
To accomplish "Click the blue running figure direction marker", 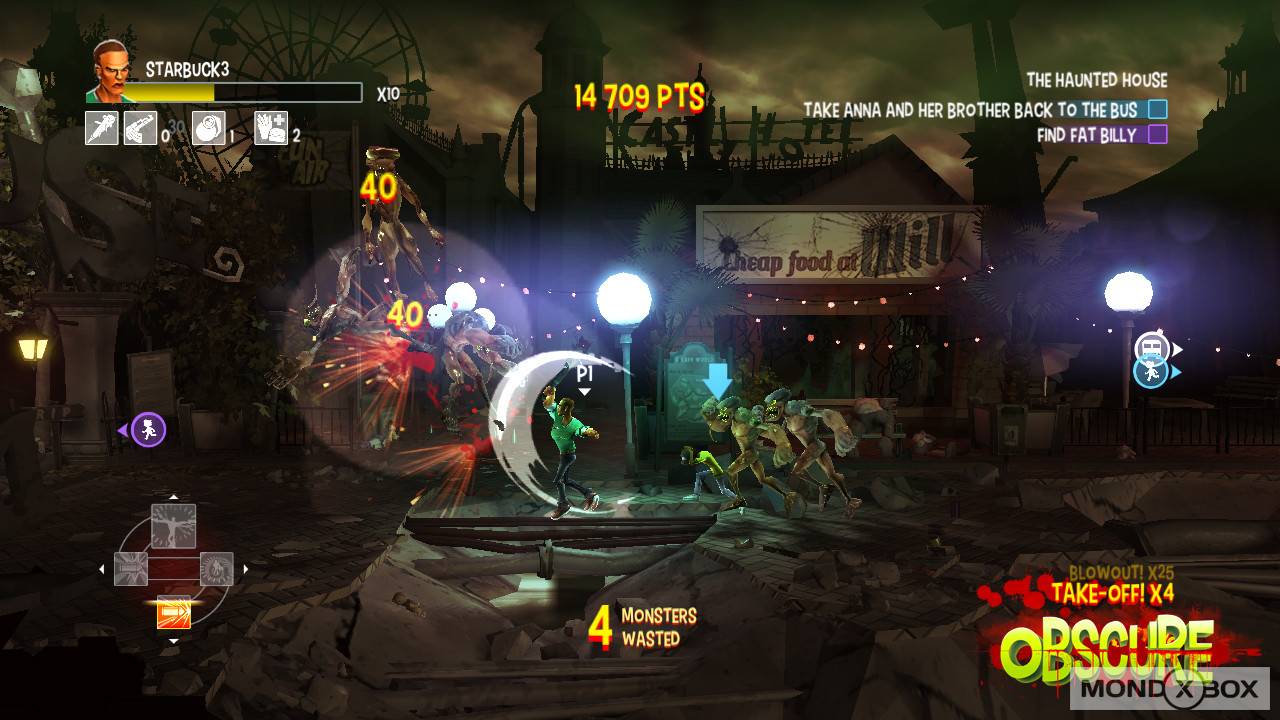I will [1151, 372].
